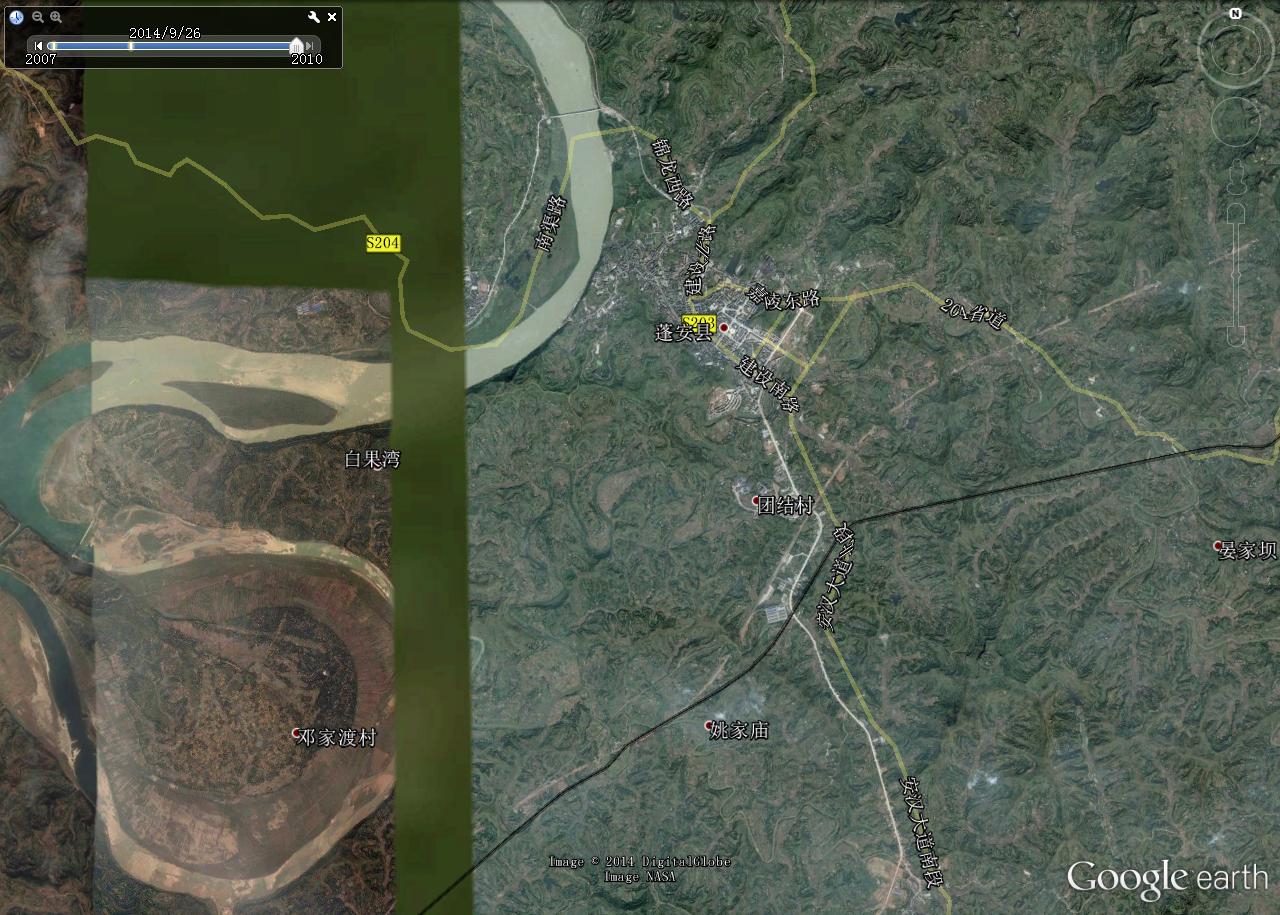Close the historical imagery time slider panel
1280x915 pixels.
pyautogui.click(x=332, y=17)
